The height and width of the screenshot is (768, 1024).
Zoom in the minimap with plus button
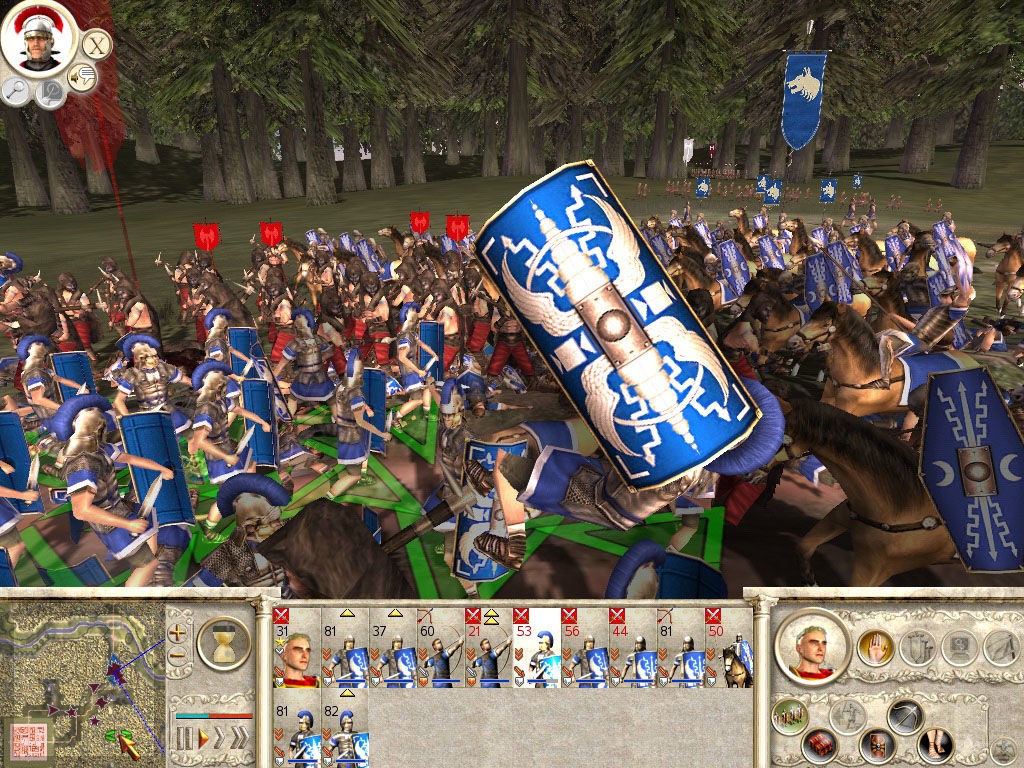178,632
